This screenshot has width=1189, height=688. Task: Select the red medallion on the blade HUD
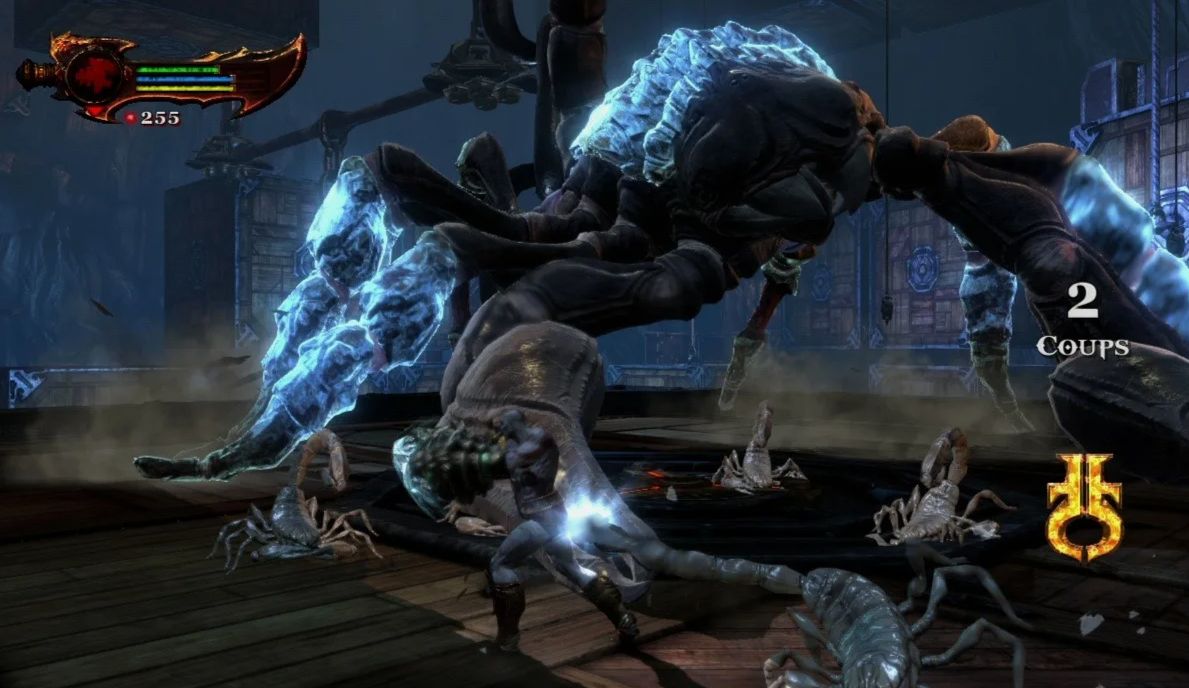point(96,77)
